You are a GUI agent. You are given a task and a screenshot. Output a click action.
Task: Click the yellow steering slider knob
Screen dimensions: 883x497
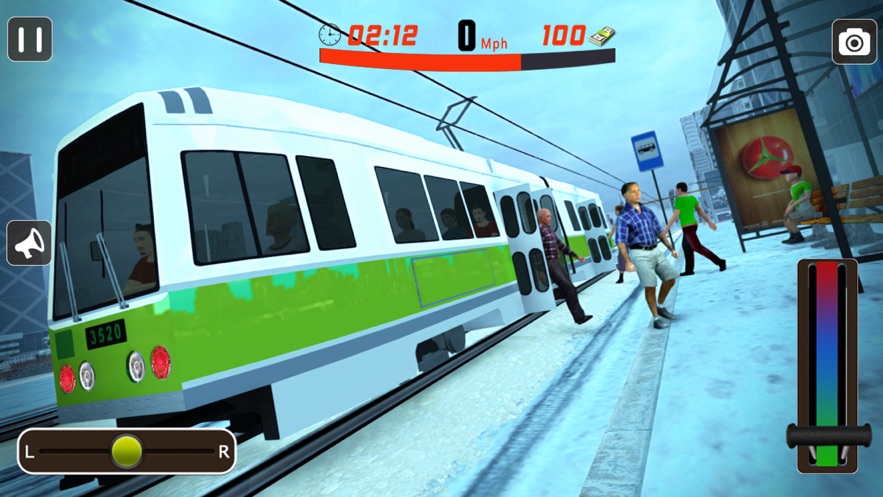(x=127, y=451)
